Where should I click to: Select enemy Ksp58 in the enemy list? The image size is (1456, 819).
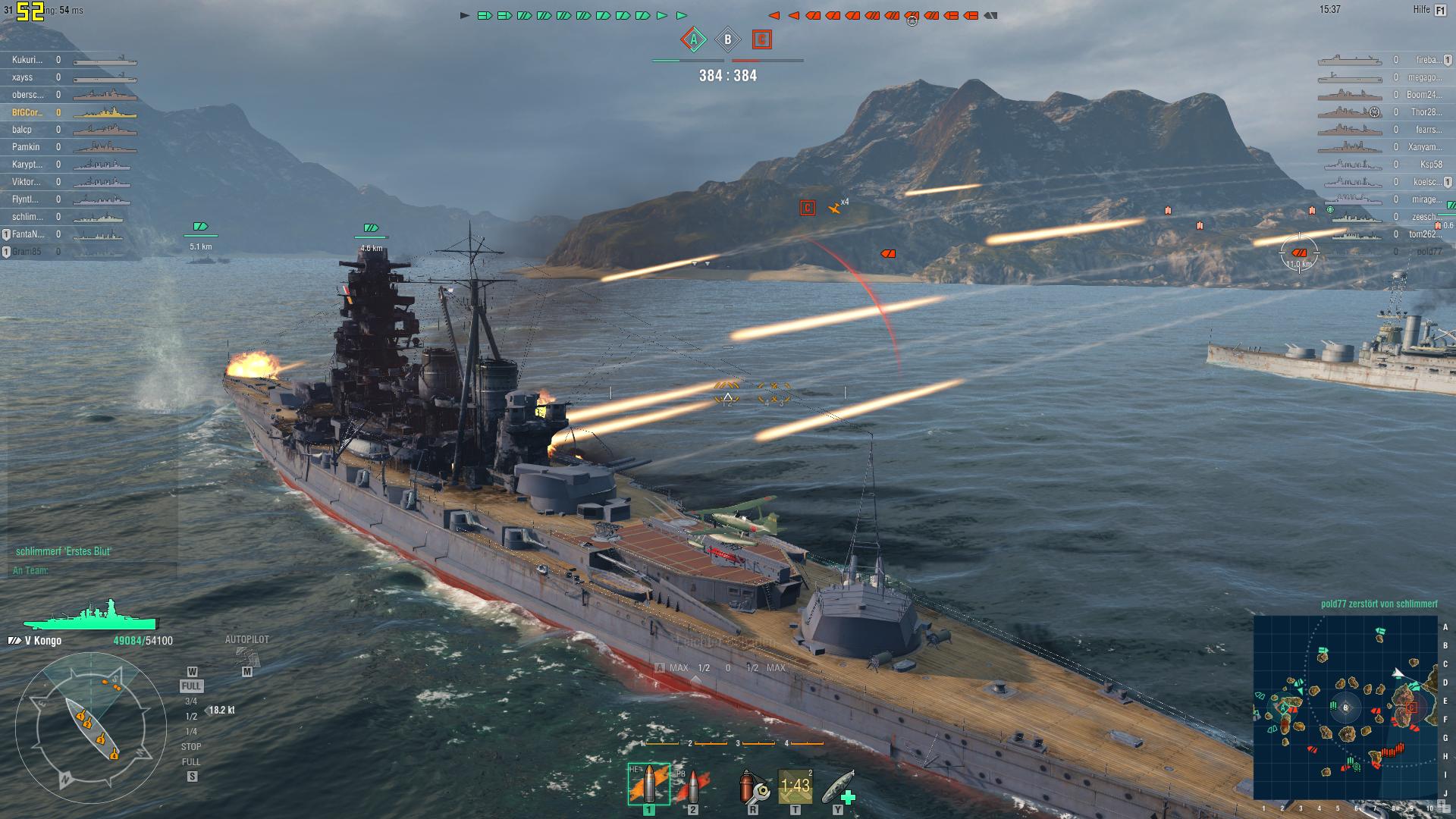[x=1431, y=165]
